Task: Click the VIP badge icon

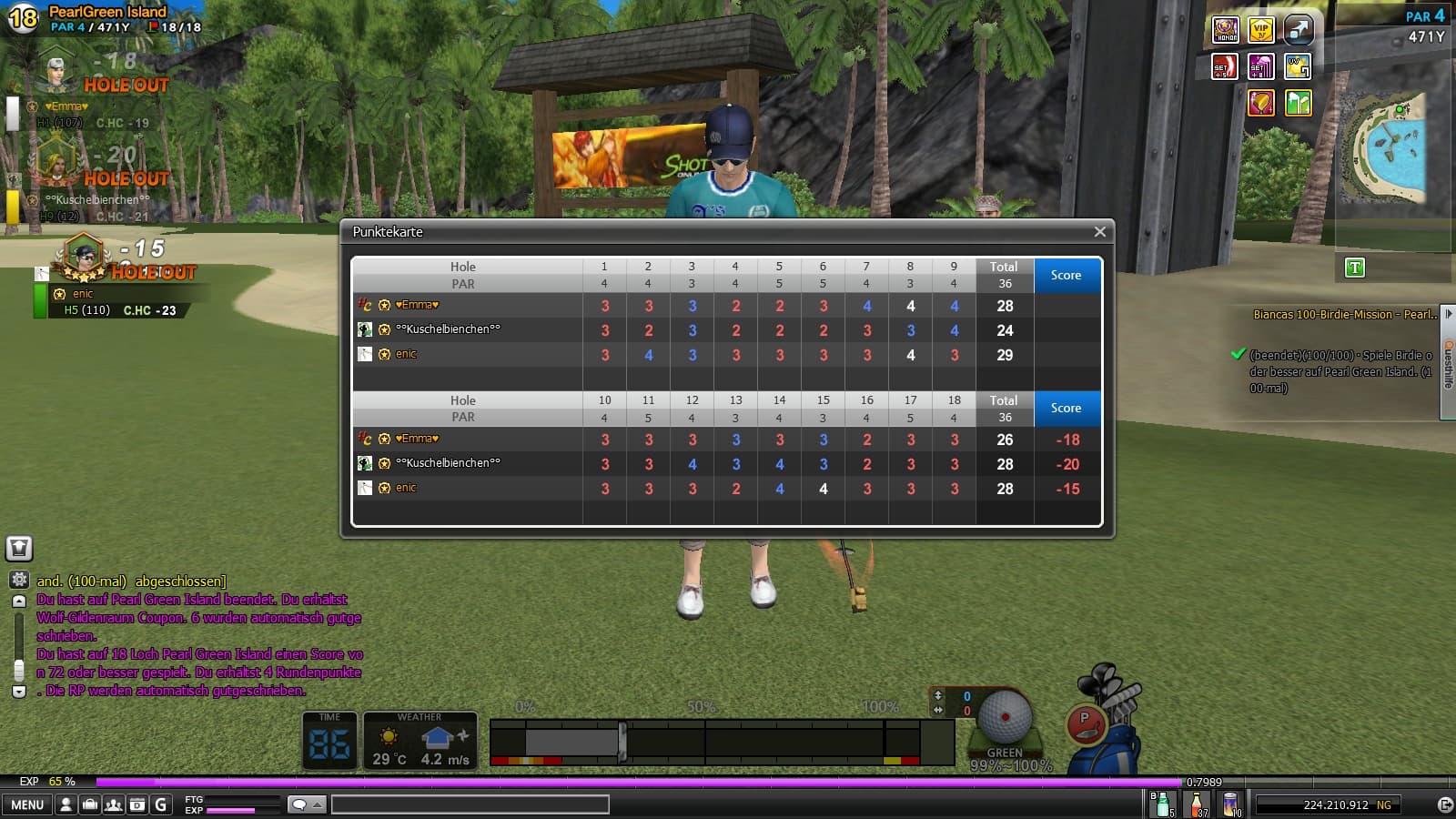Action: (1260, 30)
